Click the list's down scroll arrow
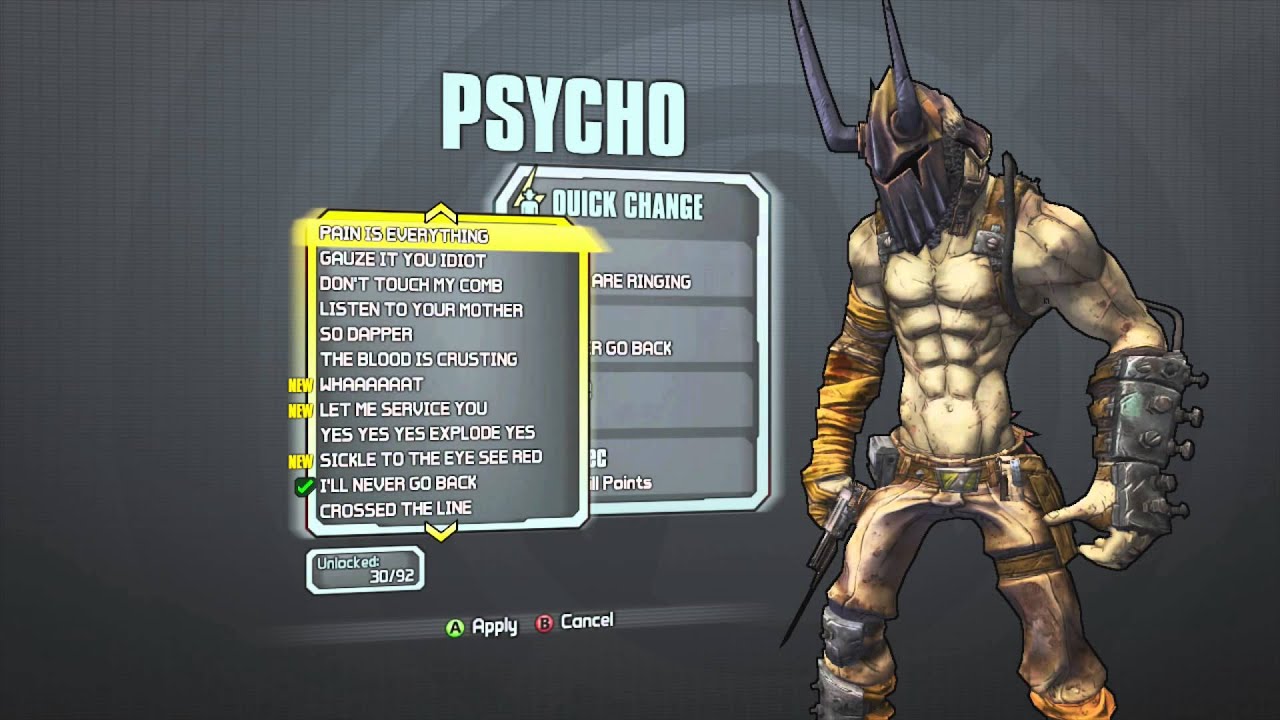The height and width of the screenshot is (720, 1280). (441, 532)
